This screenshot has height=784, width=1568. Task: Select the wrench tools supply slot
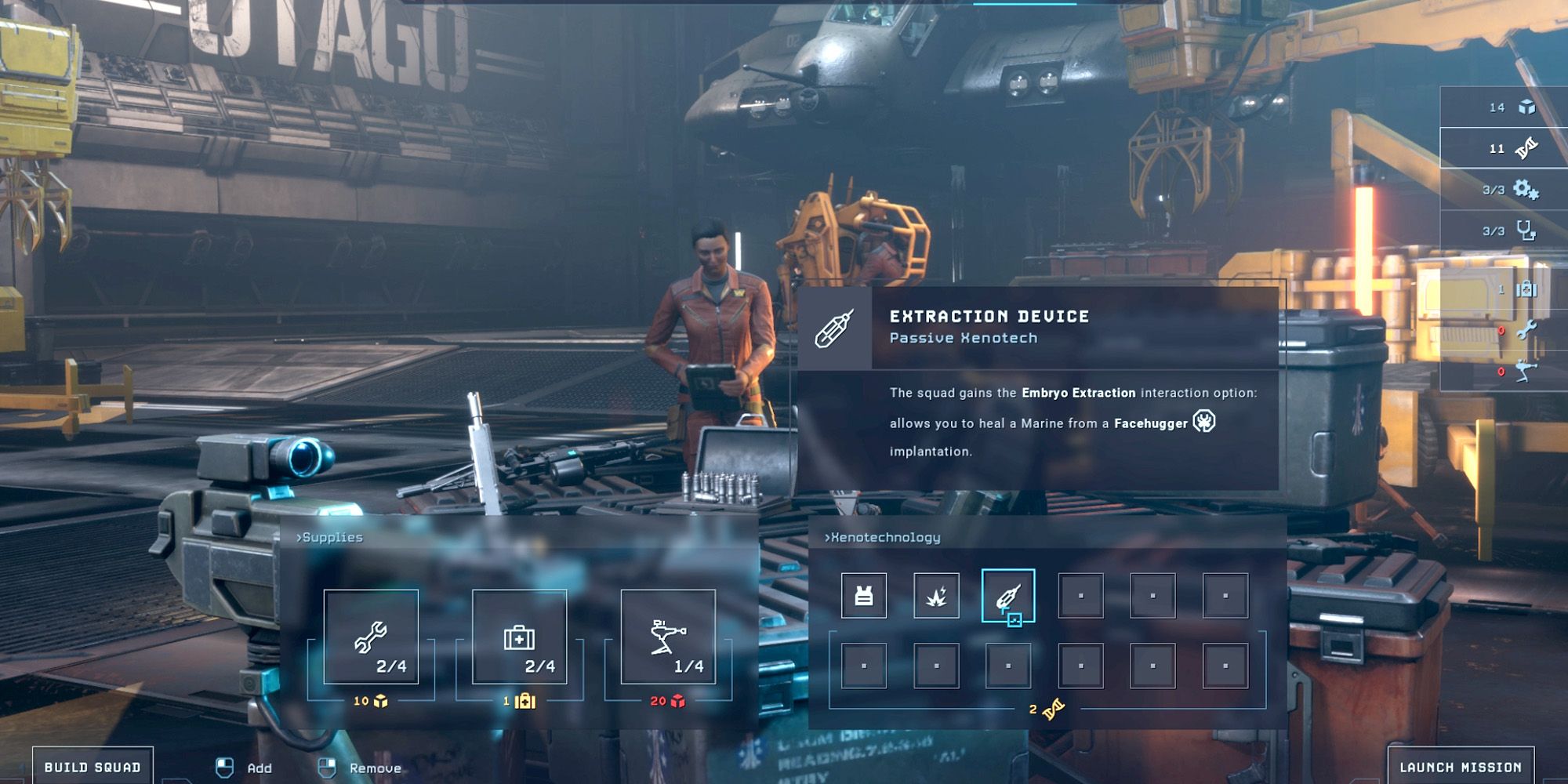371,637
